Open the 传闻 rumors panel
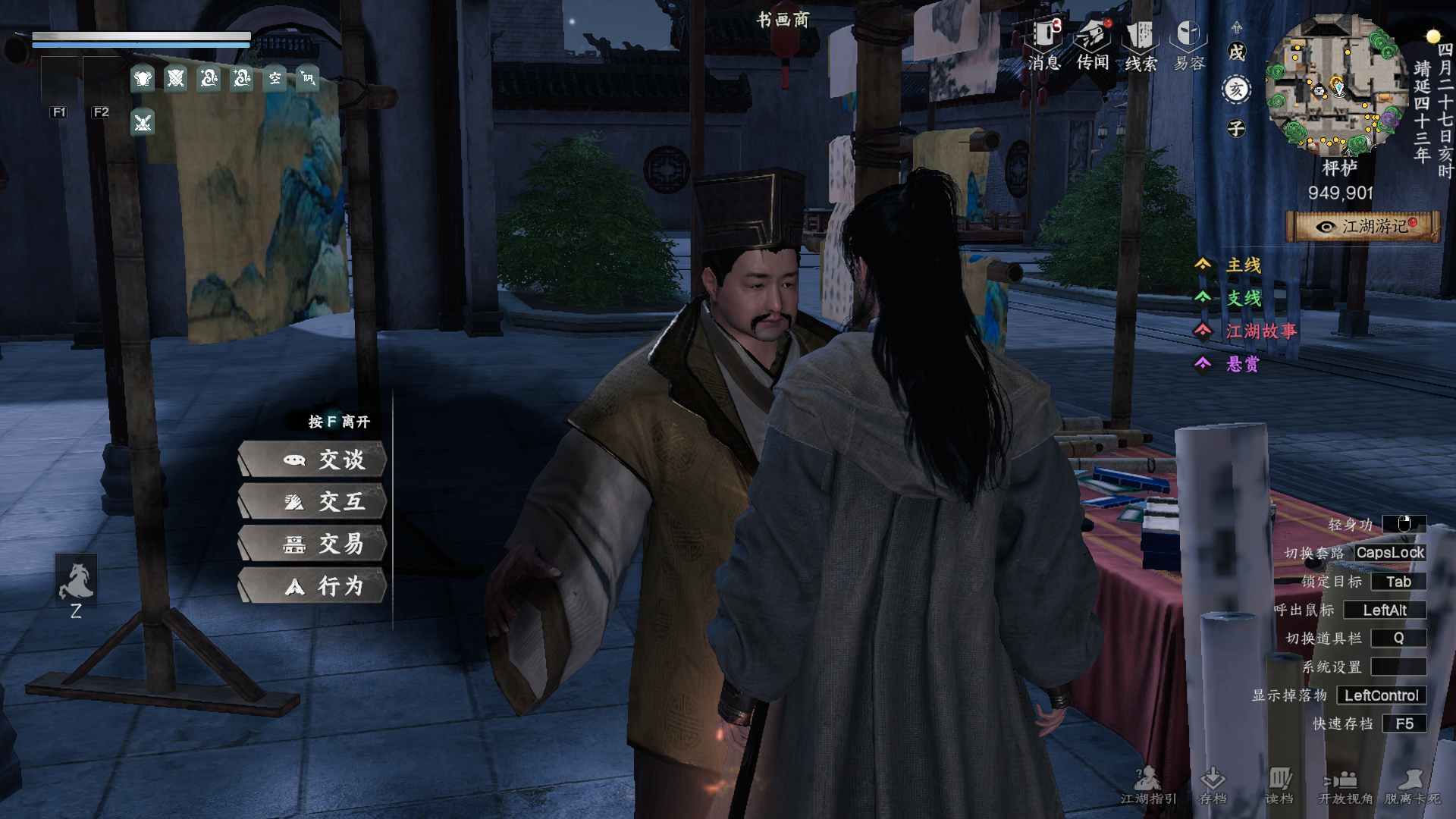The height and width of the screenshot is (819, 1456). click(1093, 45)
